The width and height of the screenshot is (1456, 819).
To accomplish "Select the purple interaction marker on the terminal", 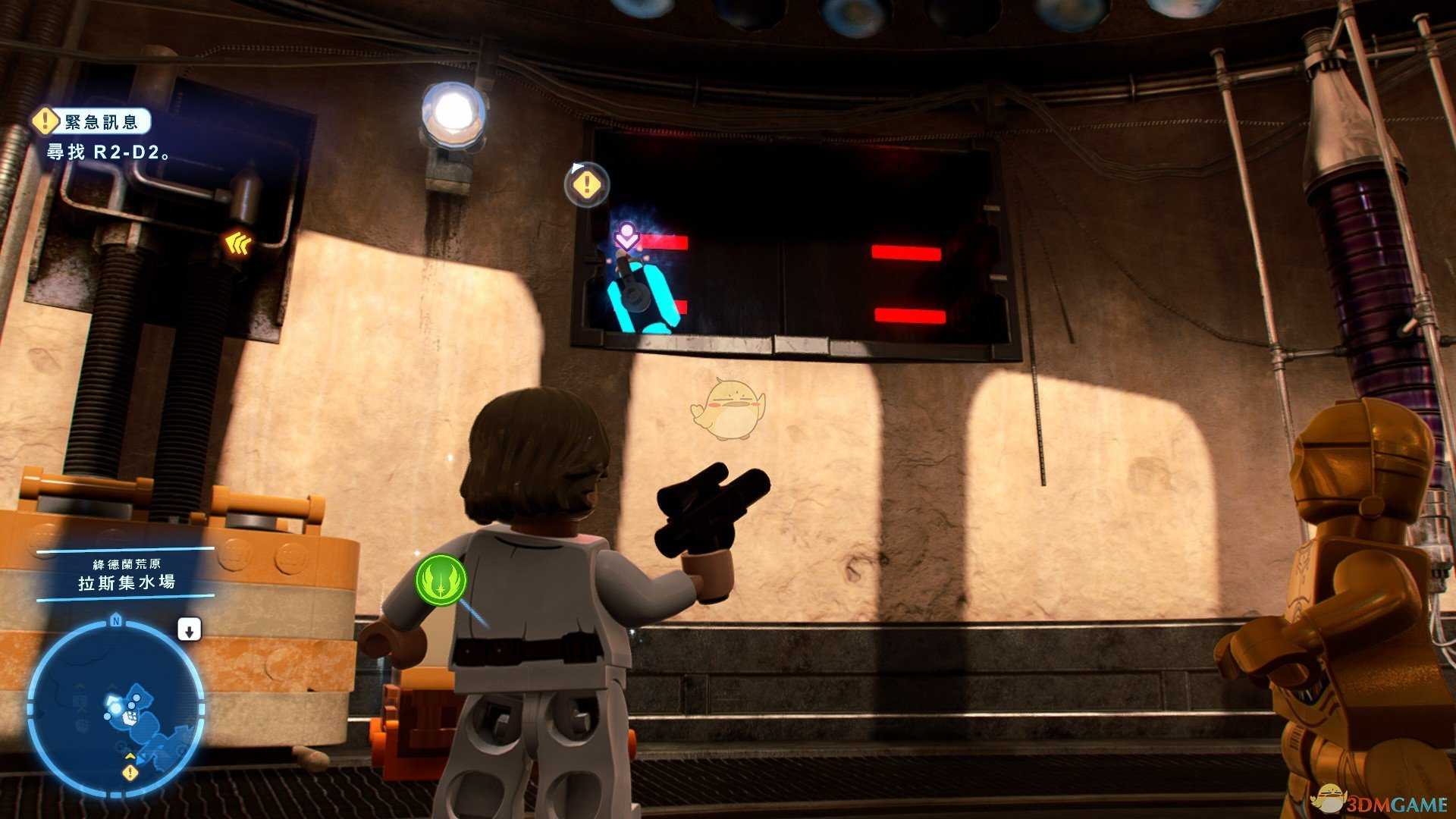I will [x=626, y=237].
